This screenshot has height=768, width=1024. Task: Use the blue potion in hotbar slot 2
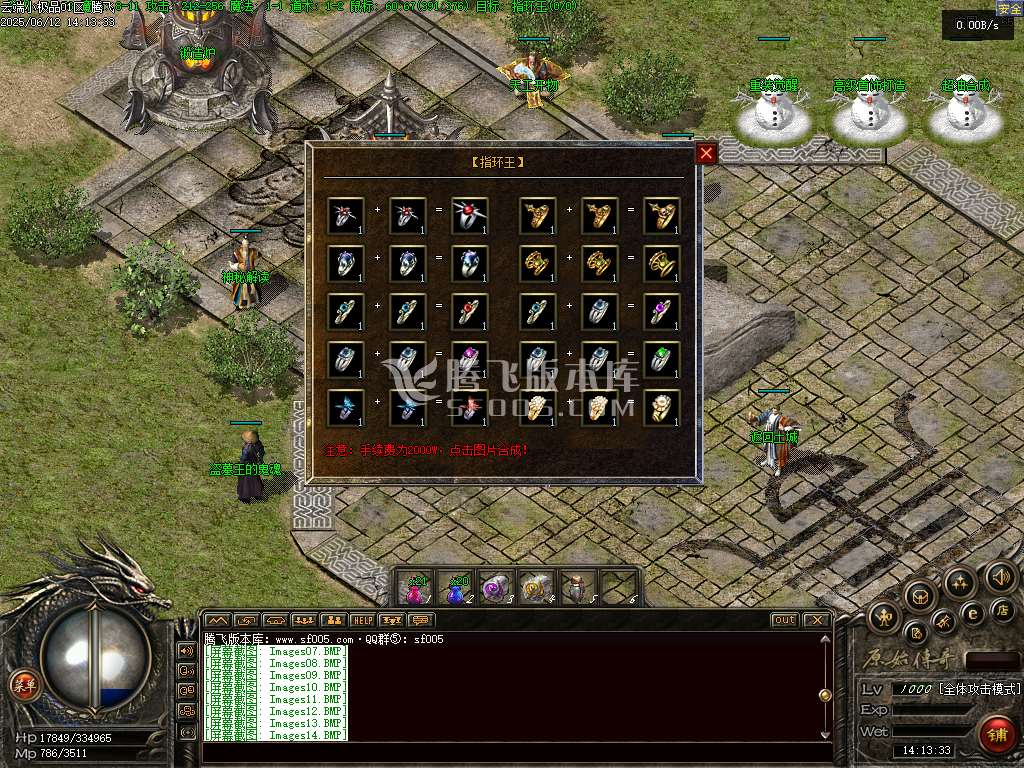click(x=456, y=589)
